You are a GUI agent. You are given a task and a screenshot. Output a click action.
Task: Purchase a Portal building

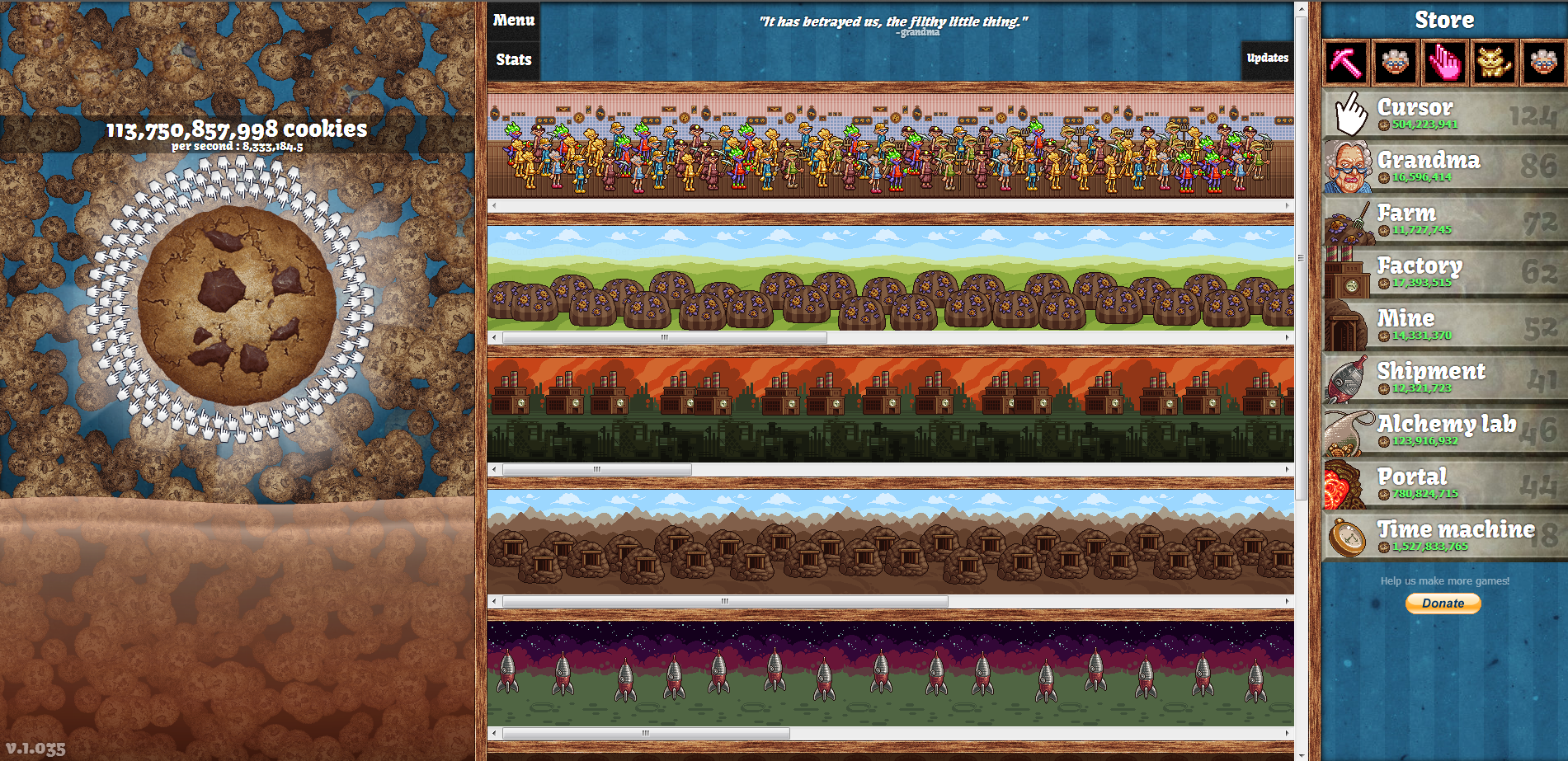(1445, 483)
